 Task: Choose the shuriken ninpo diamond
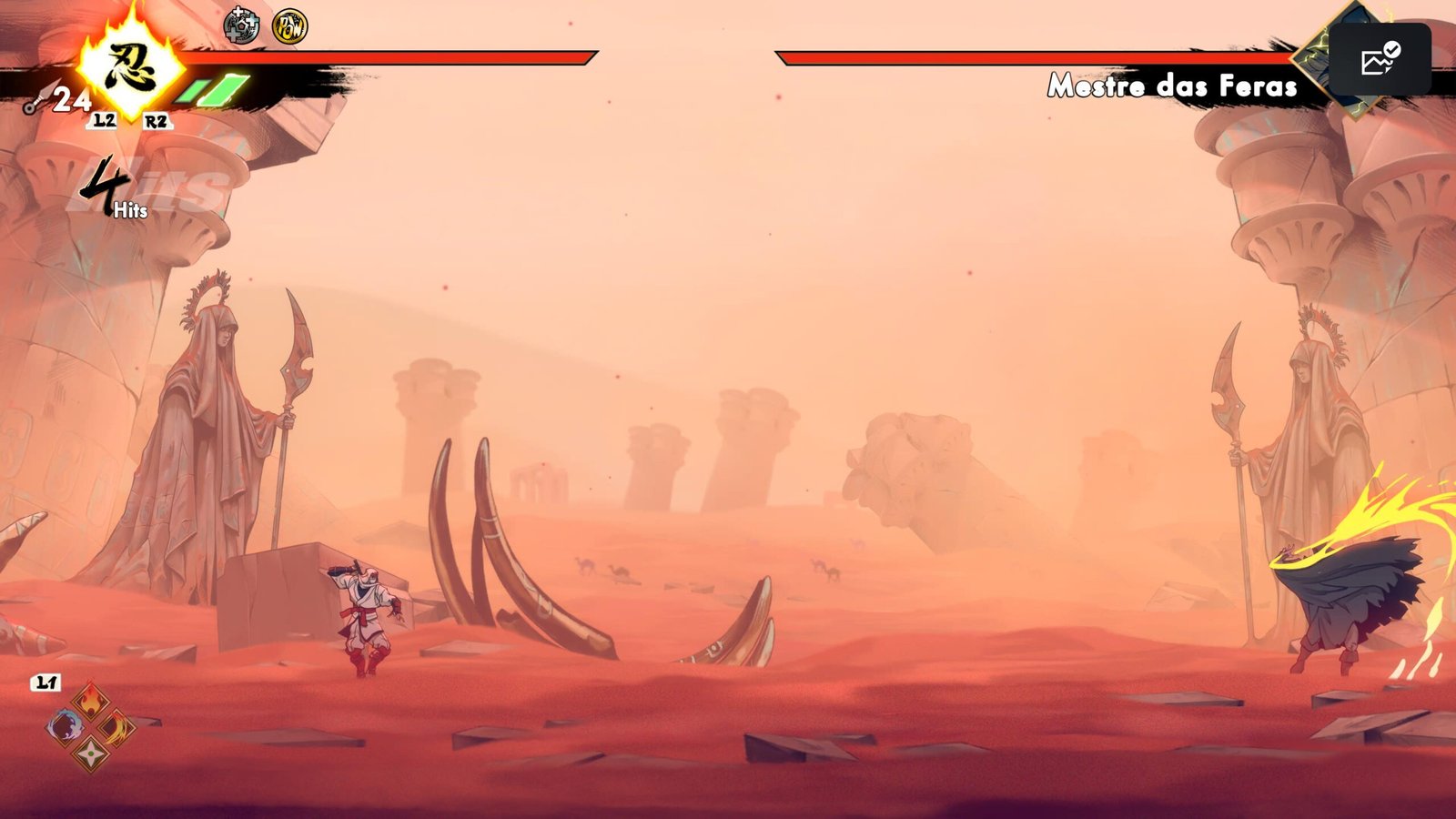[x=91, y=753]
